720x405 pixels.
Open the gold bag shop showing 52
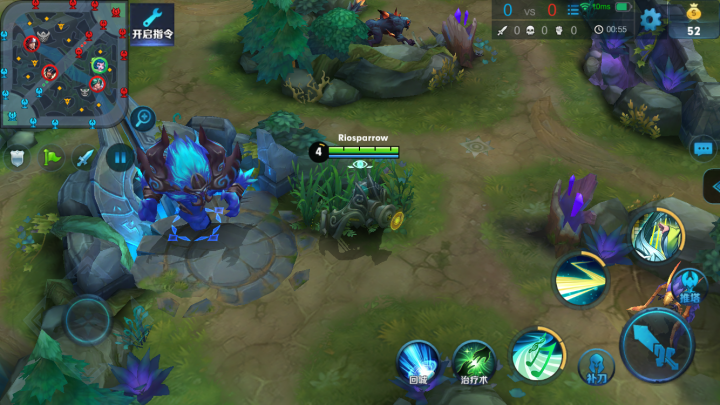click(x=693, y=20)
